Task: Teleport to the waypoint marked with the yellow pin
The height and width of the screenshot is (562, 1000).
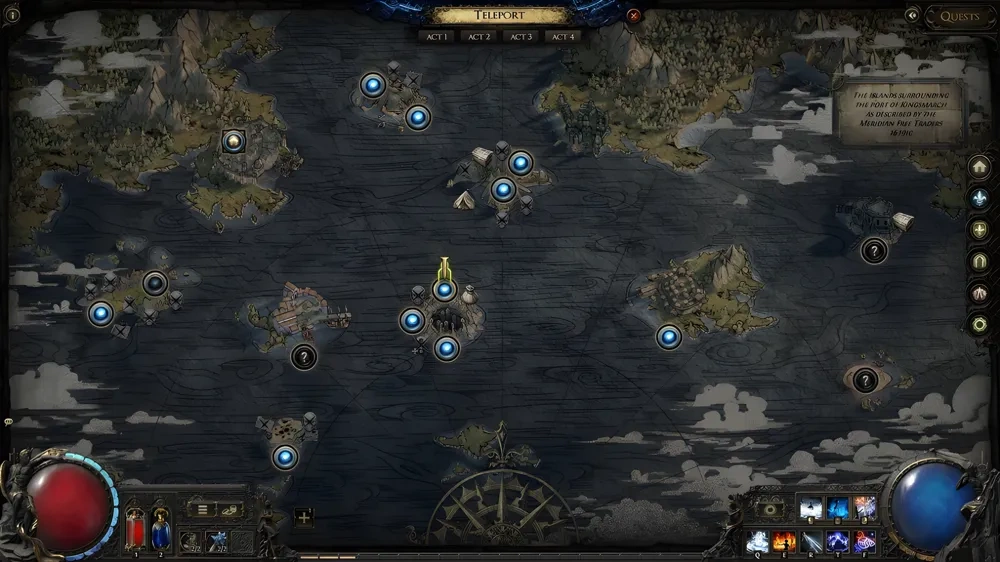Action: tap(444, 290)
